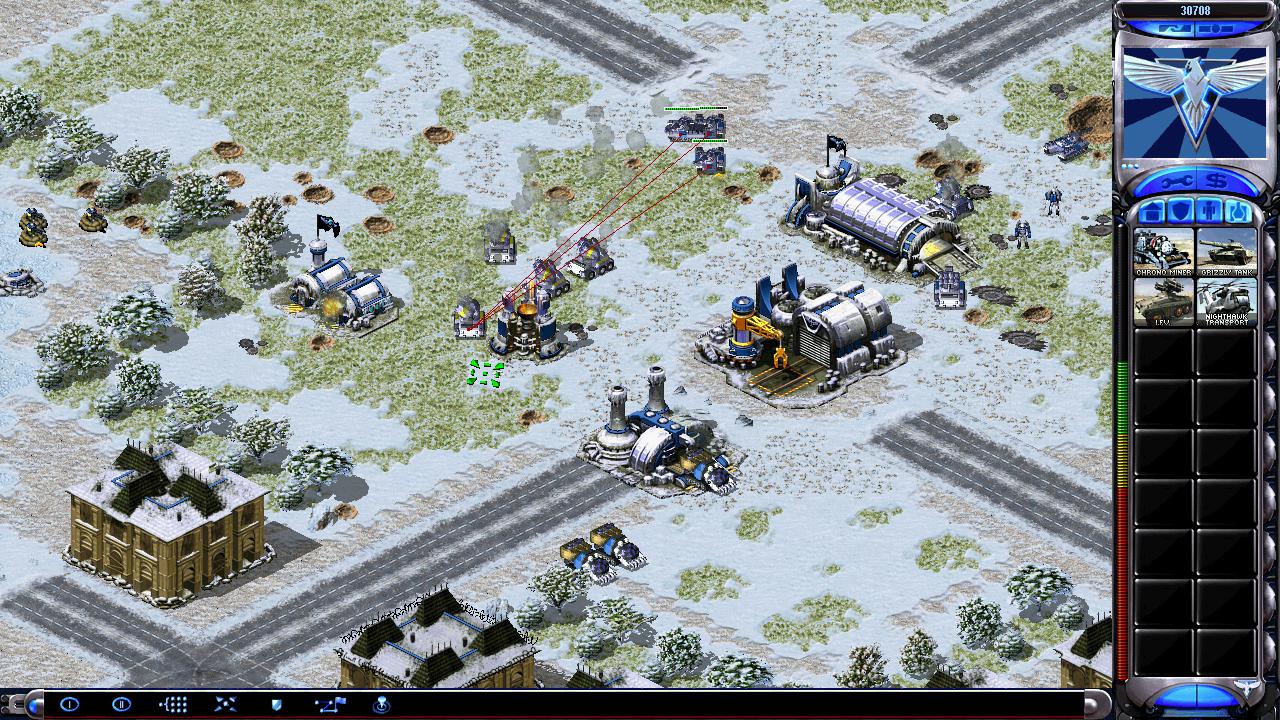The width and height of the screenshot is (1280, 720).
Task: Switch to the structures build tab
Action: pyautogui.click(x=1150, y=212)
